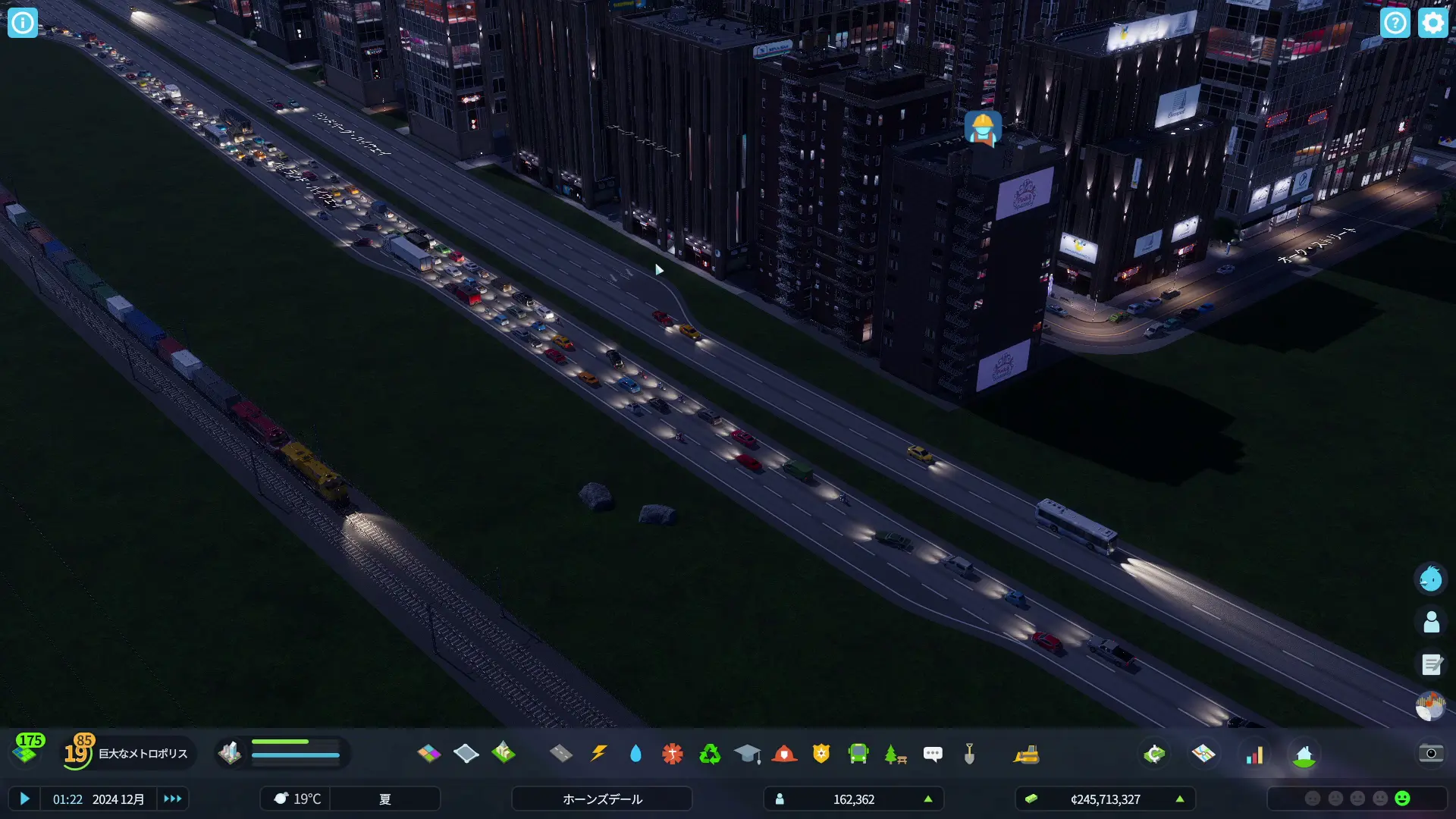Open the fire and rescue menu
1456x819 pixels.
pos(784,753)
